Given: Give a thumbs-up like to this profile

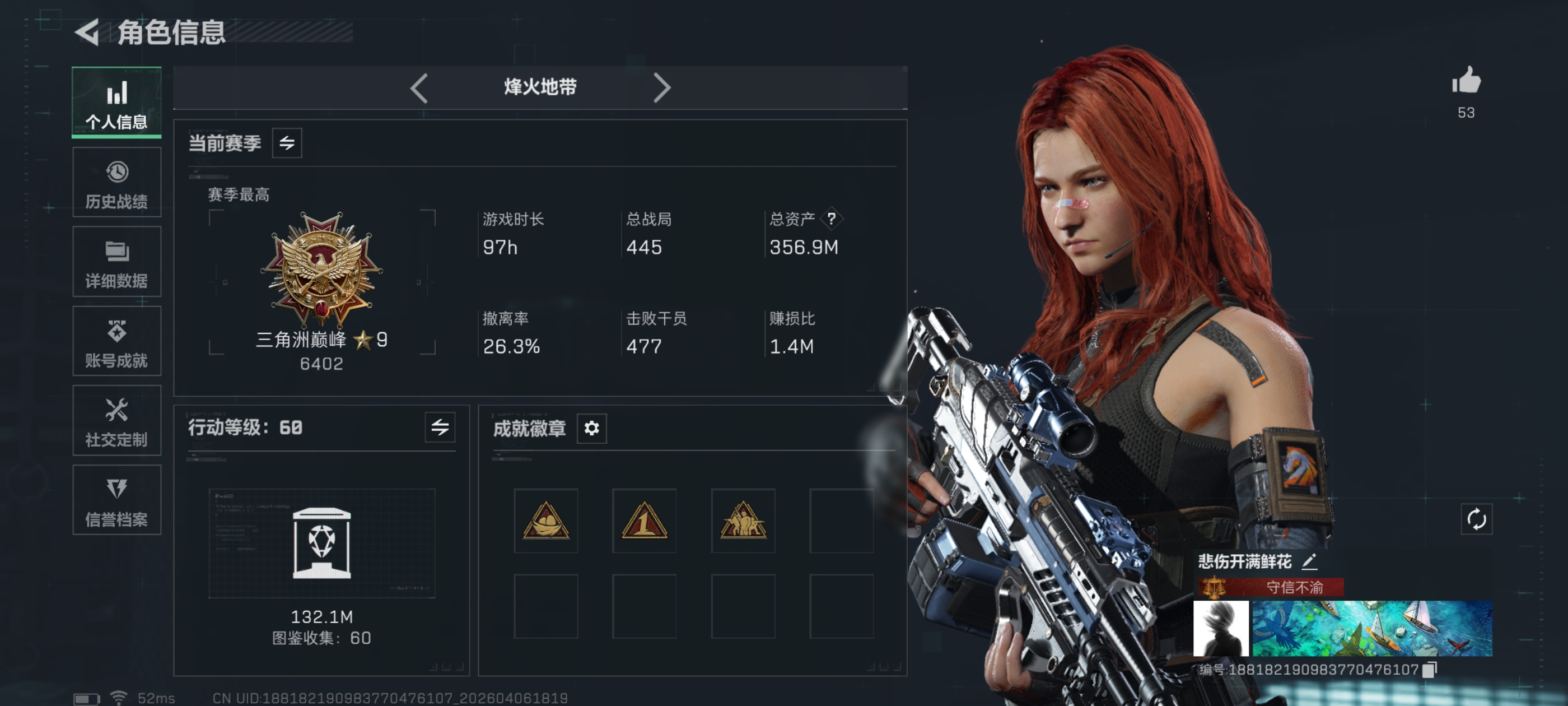Looking at the screenshot, I should tap(1466, 81).
